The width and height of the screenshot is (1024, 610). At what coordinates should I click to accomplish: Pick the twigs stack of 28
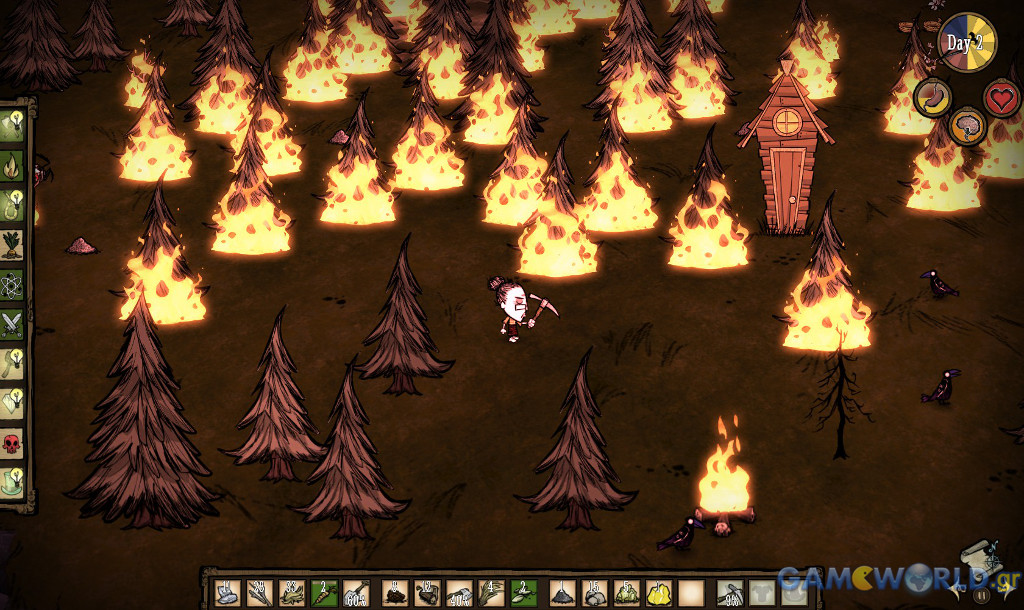tap(260, 593)
